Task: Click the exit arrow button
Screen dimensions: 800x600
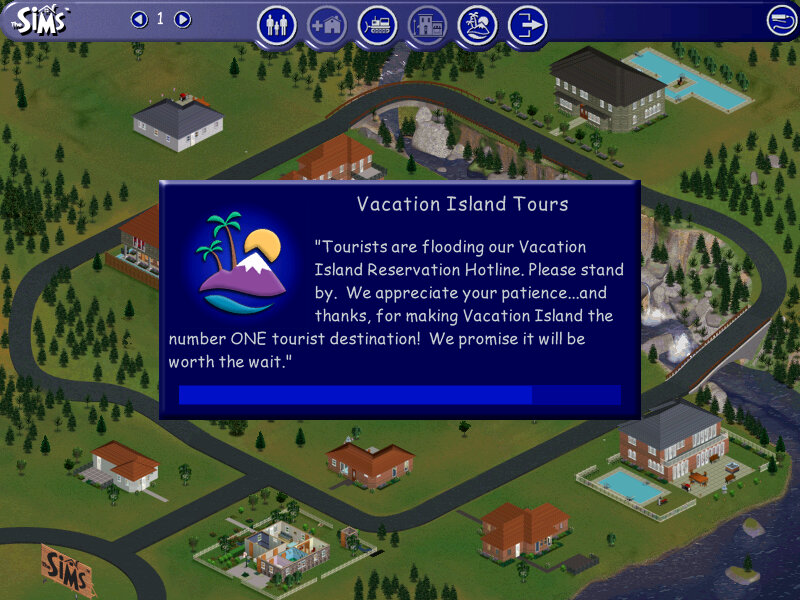Action: click(x=527, y=25)
